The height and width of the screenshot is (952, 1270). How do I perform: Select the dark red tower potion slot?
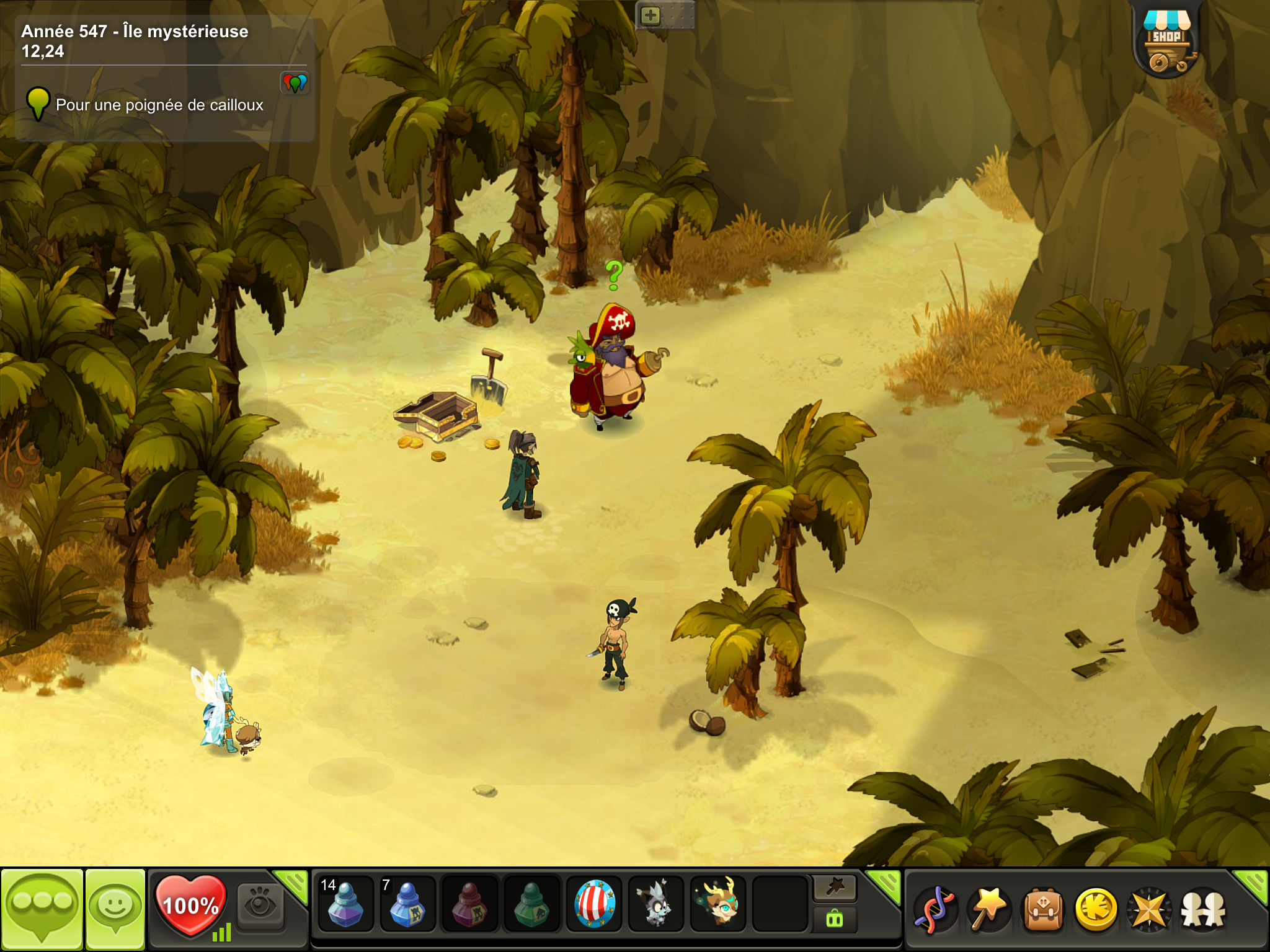(469, 905)
